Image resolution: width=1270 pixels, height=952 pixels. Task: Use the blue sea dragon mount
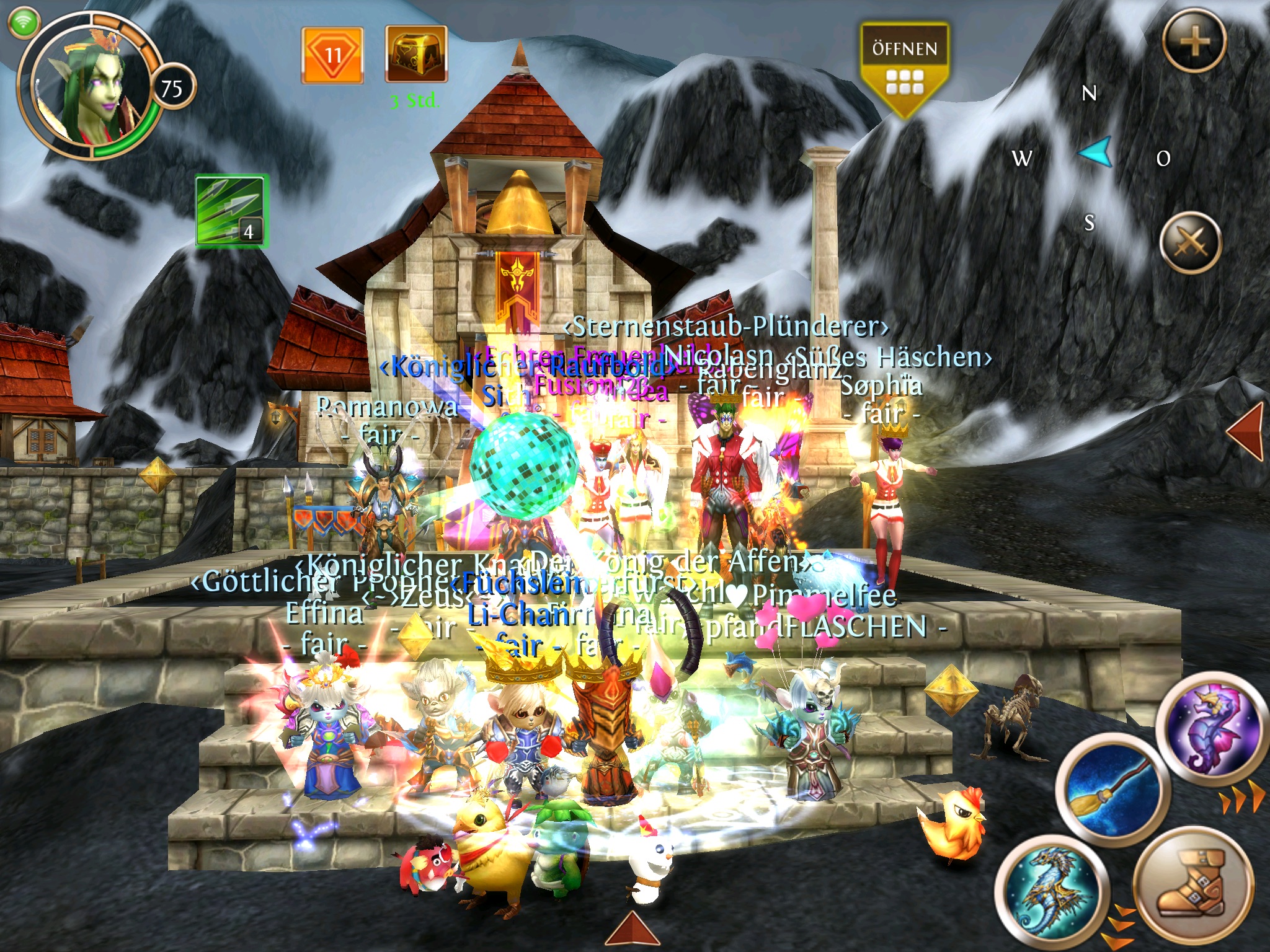pyautogui.click(x=1049, y=890)
